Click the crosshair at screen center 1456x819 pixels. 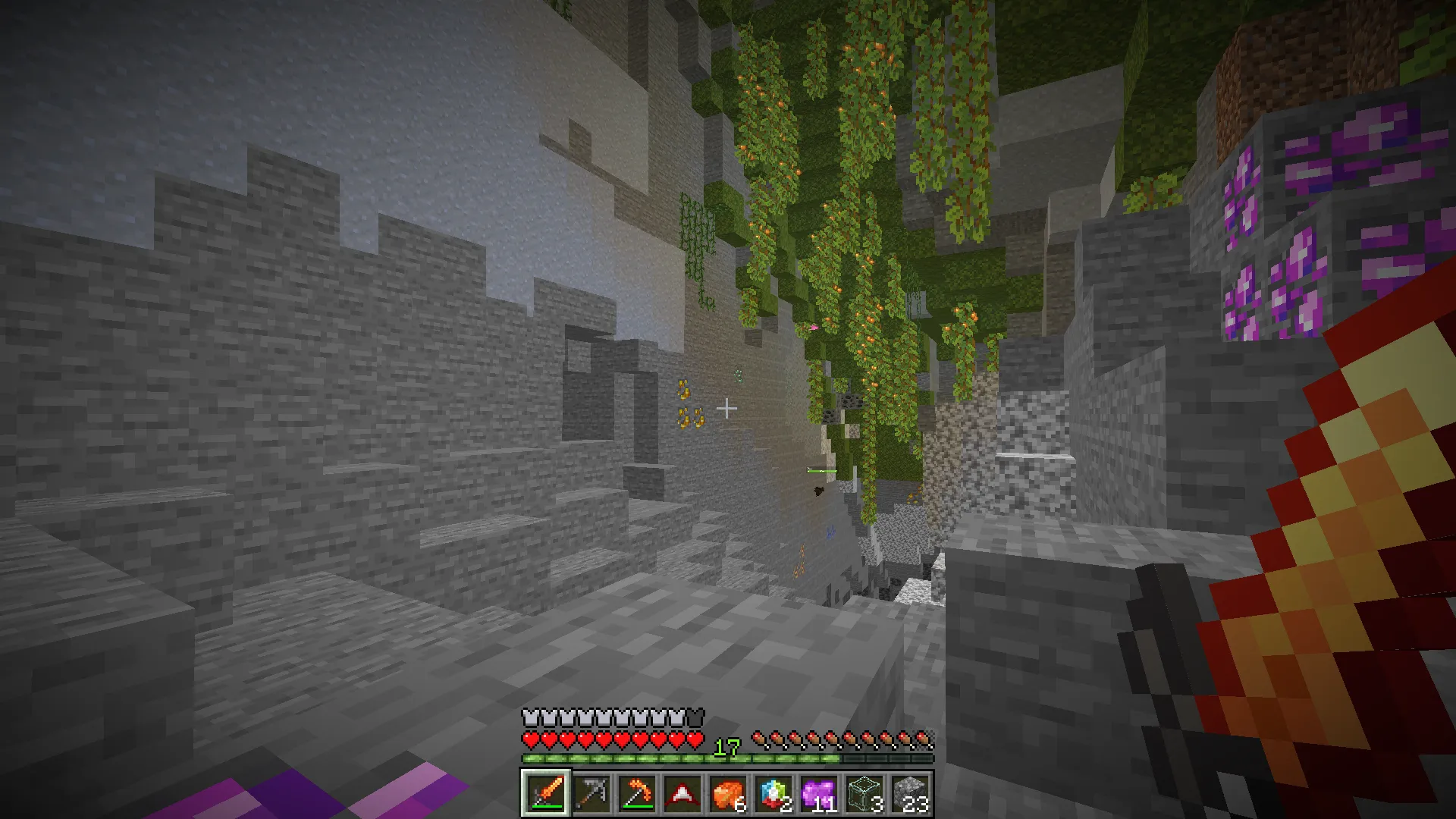pyautogui.click(x=728, y=408)
